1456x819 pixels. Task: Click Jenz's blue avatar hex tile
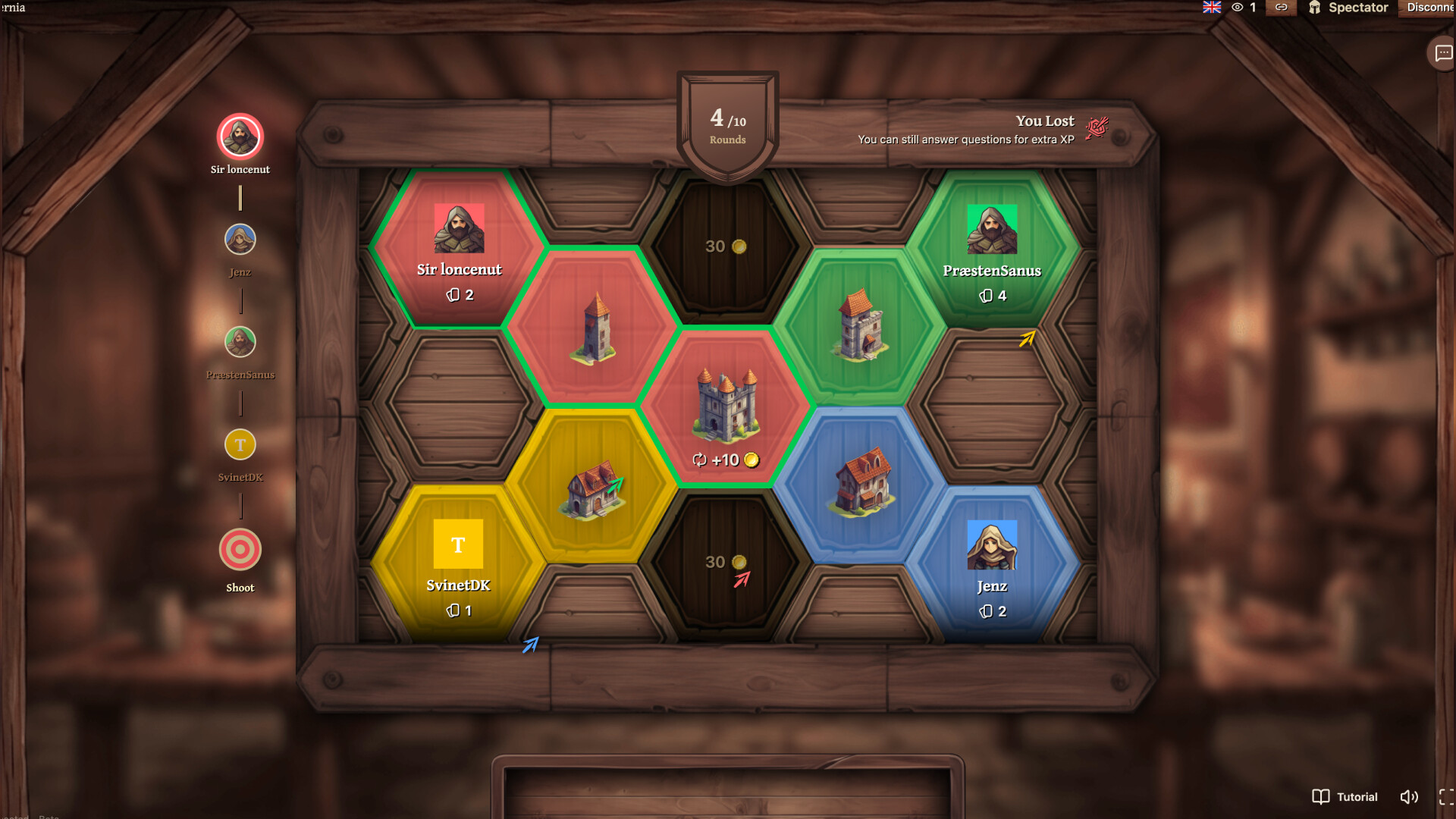(993, 561)
